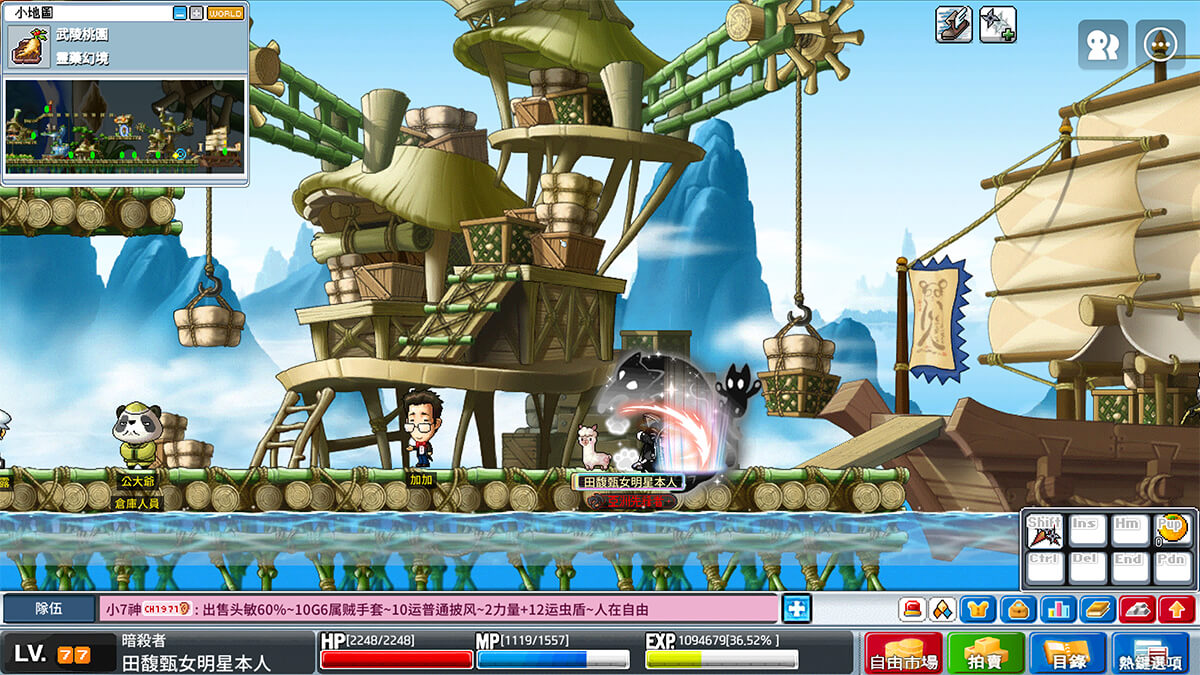
Task: Open the 拍賣 auction house
Action: [x=986, y=653]
